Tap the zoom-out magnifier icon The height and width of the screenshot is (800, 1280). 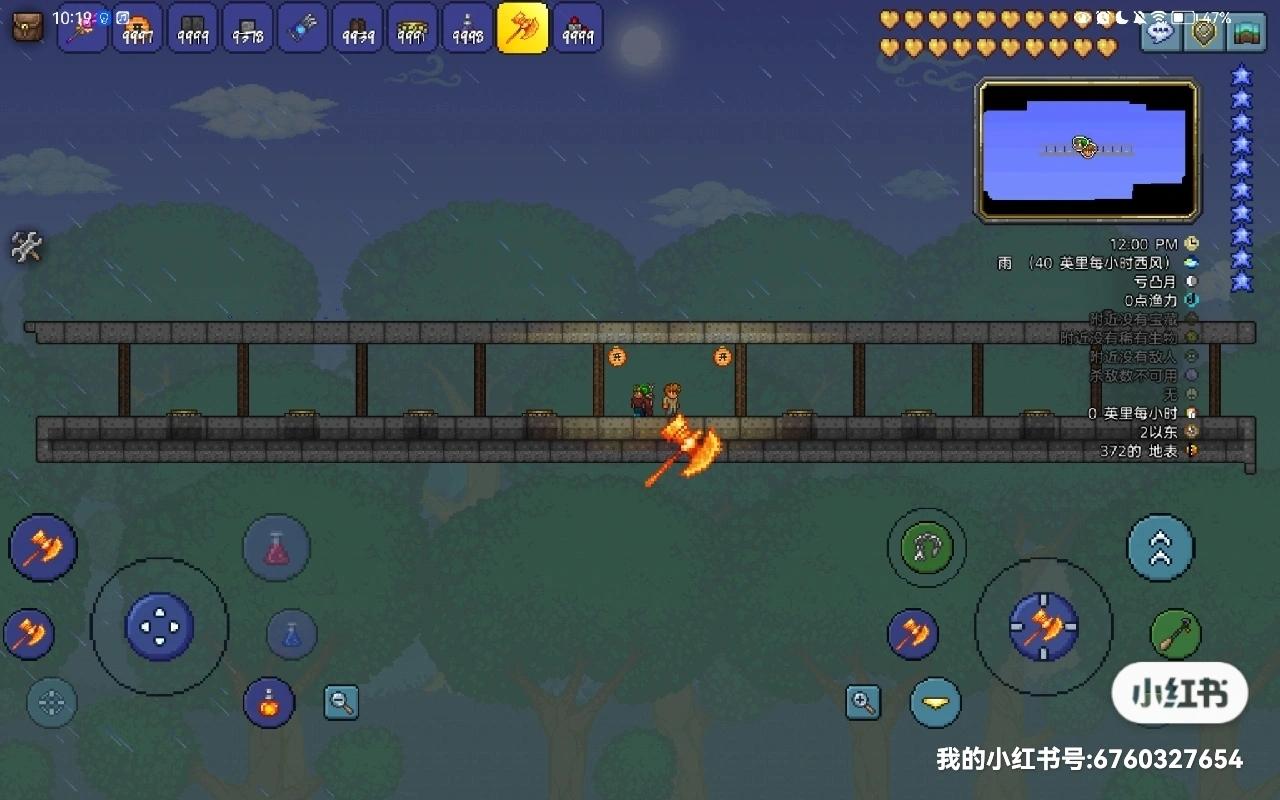click(341, 703)
